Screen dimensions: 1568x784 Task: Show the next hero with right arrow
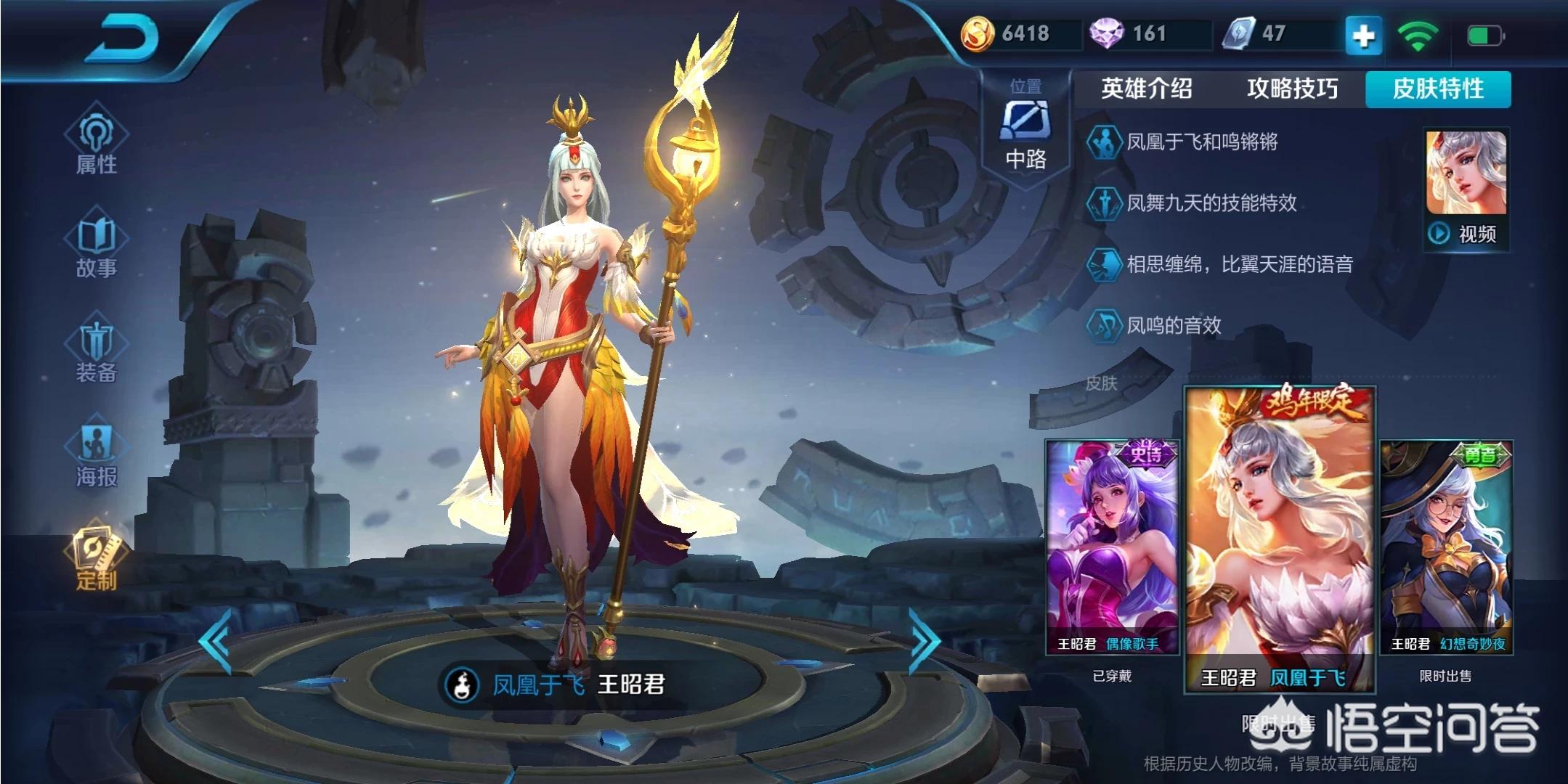[x=925, y=642]
